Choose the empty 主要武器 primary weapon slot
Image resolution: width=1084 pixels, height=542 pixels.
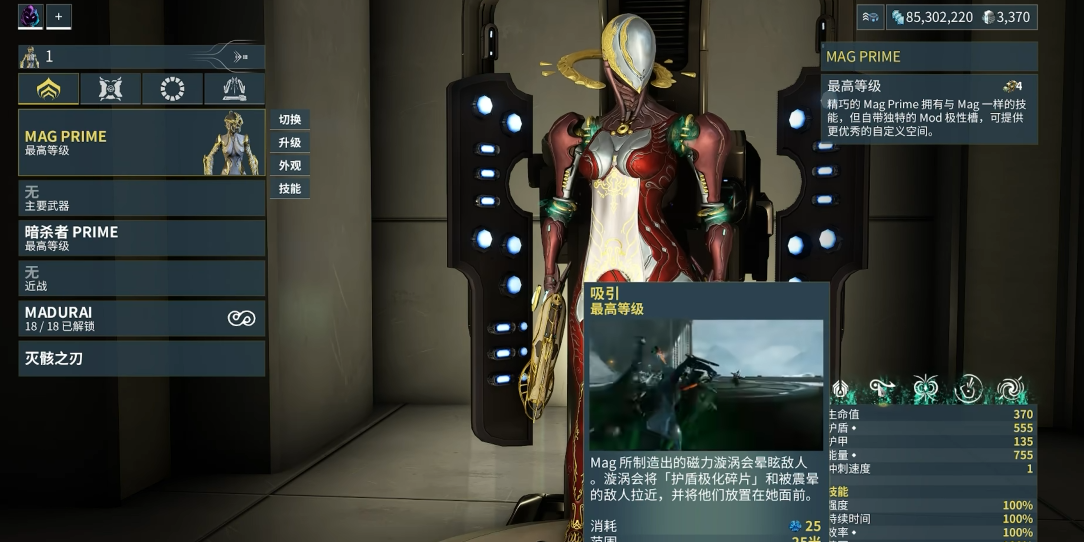141,198
